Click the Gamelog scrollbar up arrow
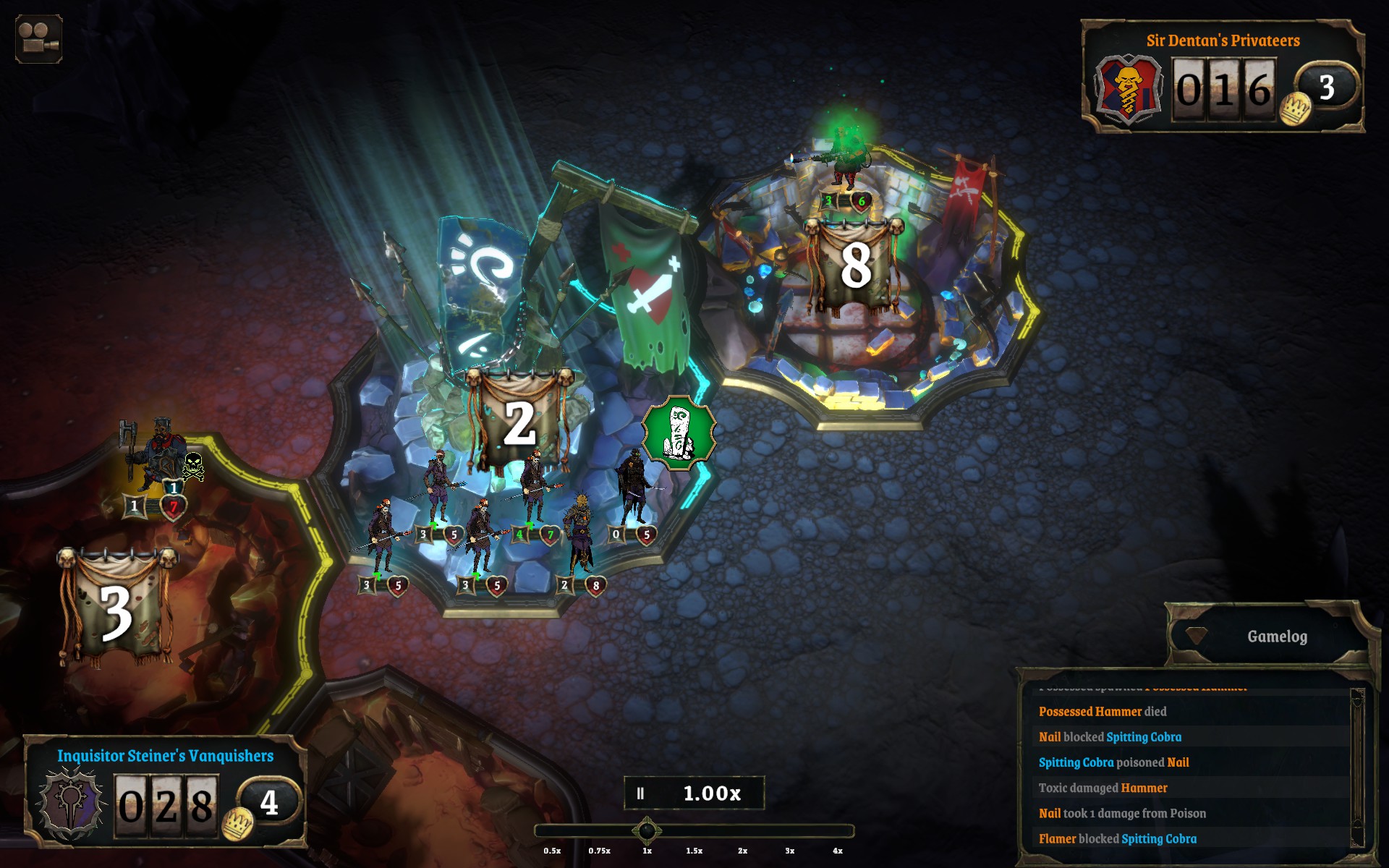This screenshot has height=868, width=1389. (x=1357, y=697)
